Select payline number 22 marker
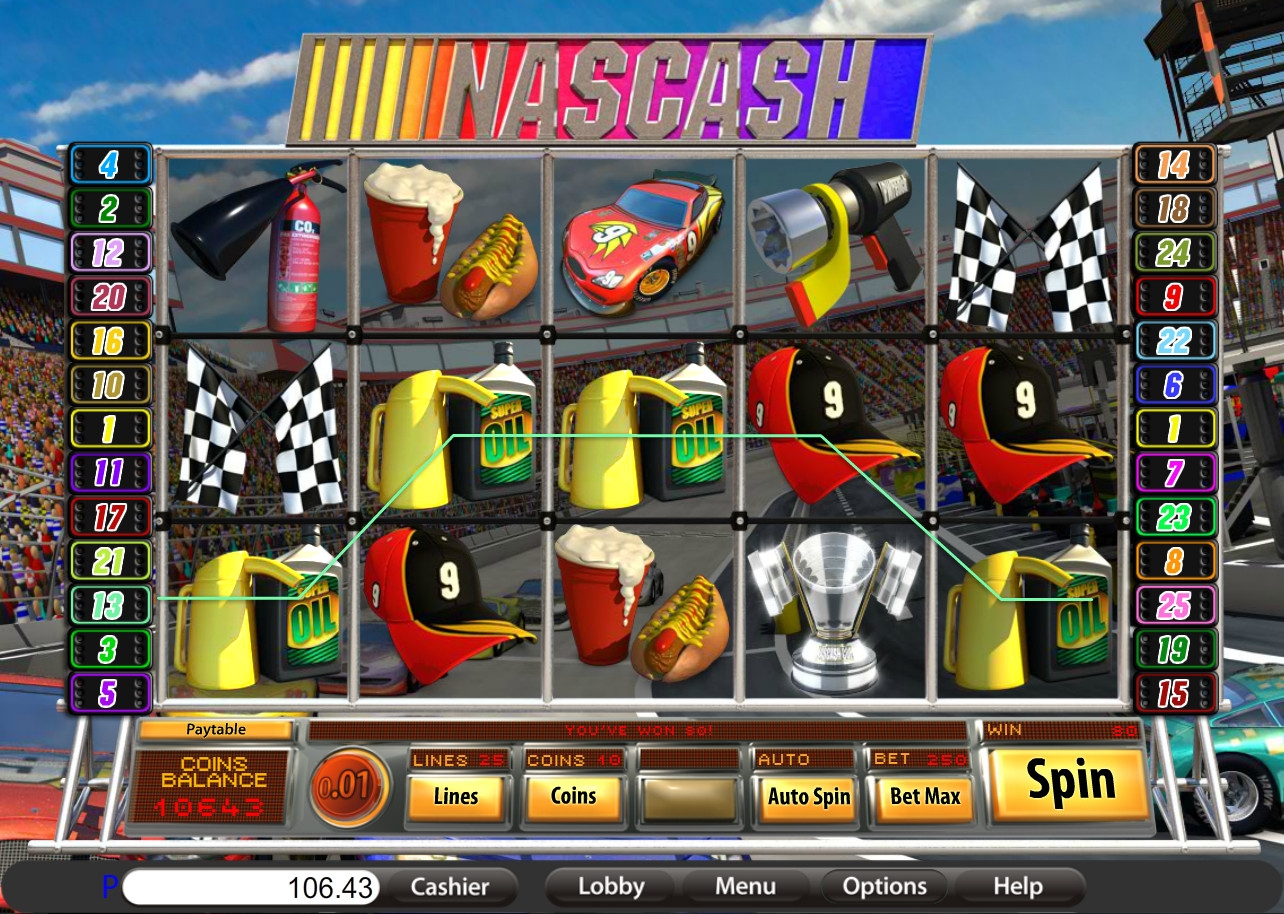Image resolution: width=1284 pixels, height=914 pixels. [x=1174, y=340]
